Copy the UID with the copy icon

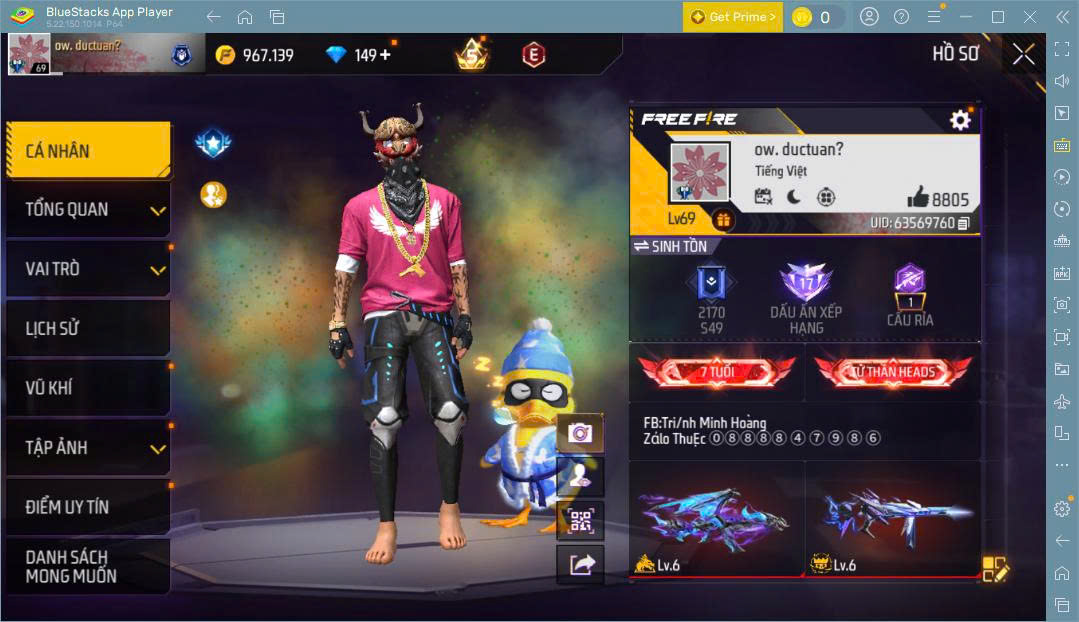pos(964,223)
